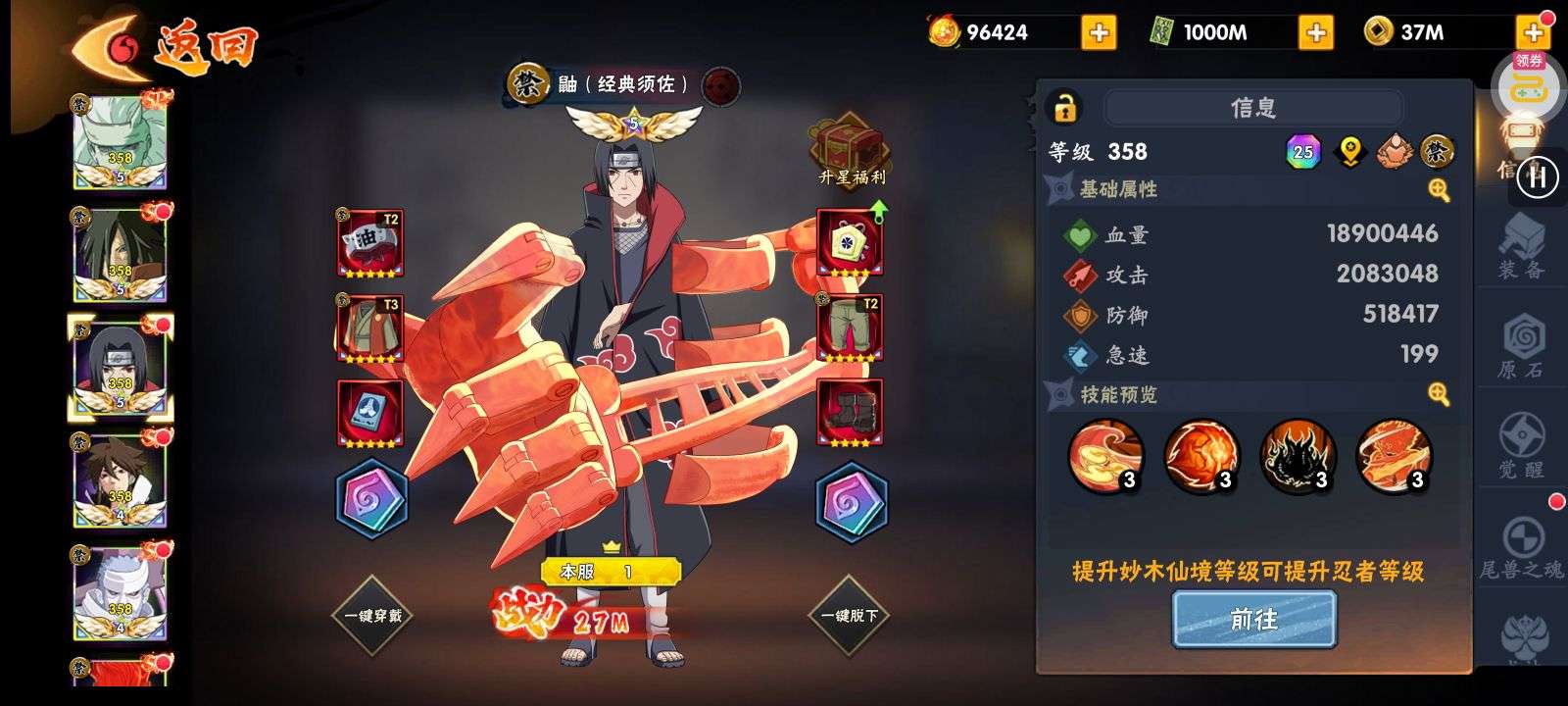Add more gold ingots with the plus button
The image size is (1568, 706).
tap(1099, 32)
